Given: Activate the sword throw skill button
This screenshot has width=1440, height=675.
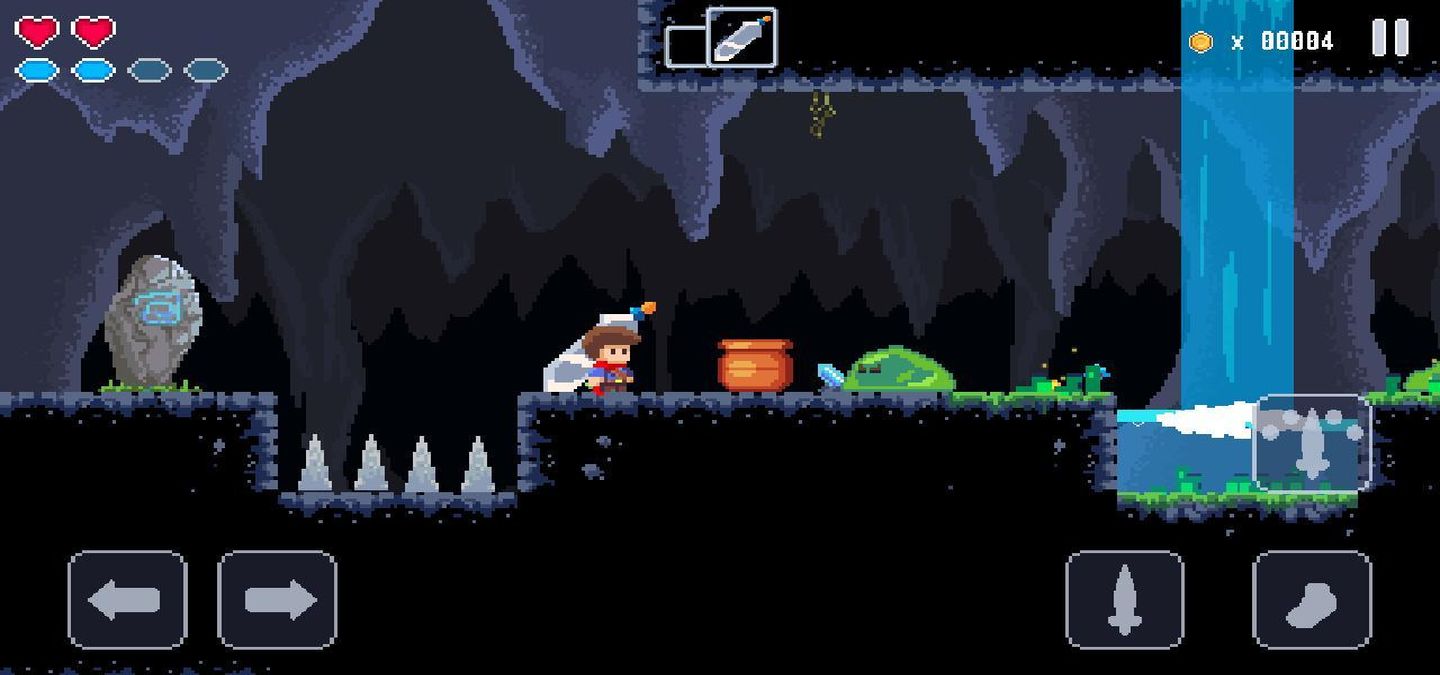Looking at the screenshot, I should [1312, 443].
